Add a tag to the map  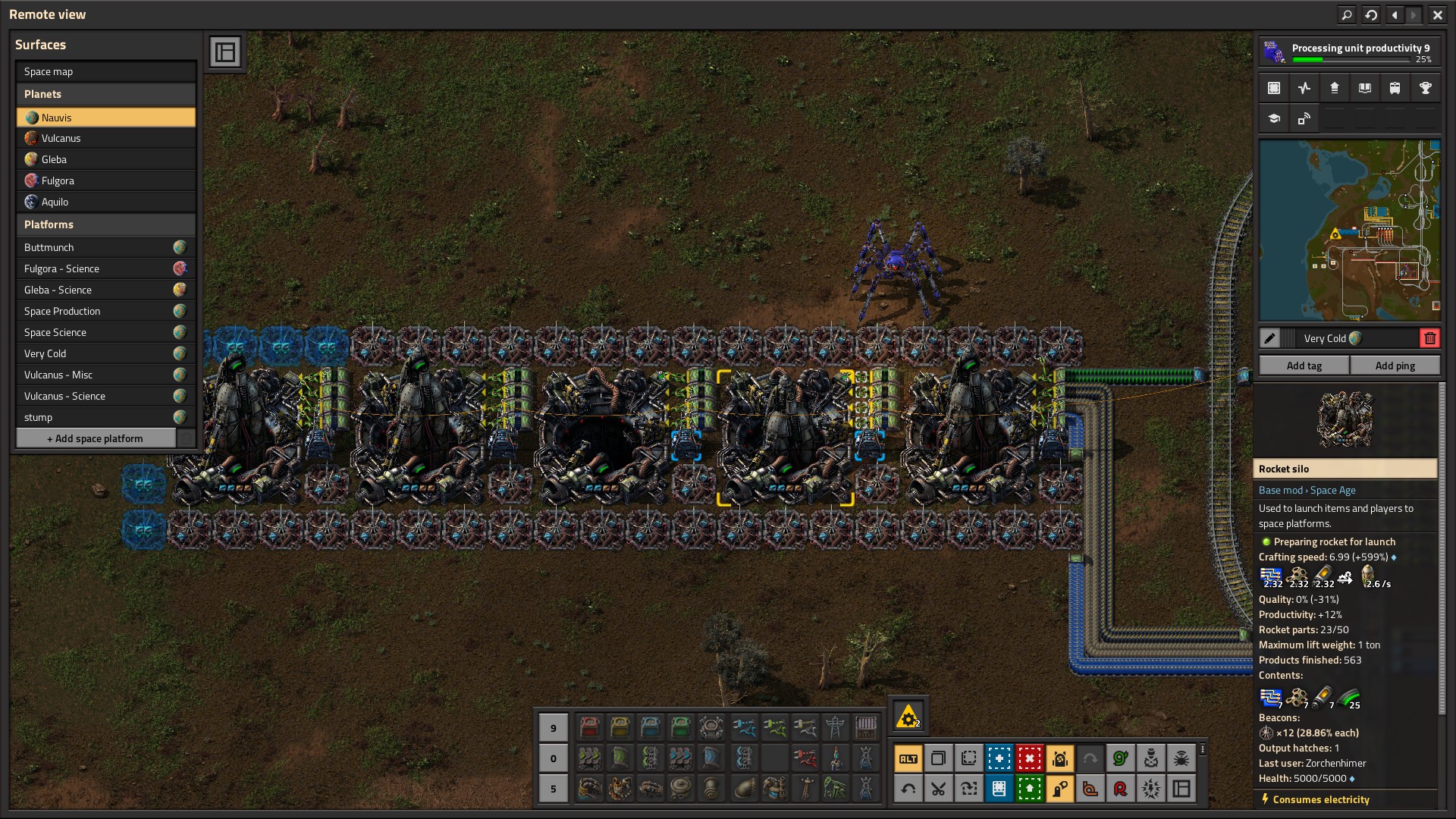tap(1304, 366)
